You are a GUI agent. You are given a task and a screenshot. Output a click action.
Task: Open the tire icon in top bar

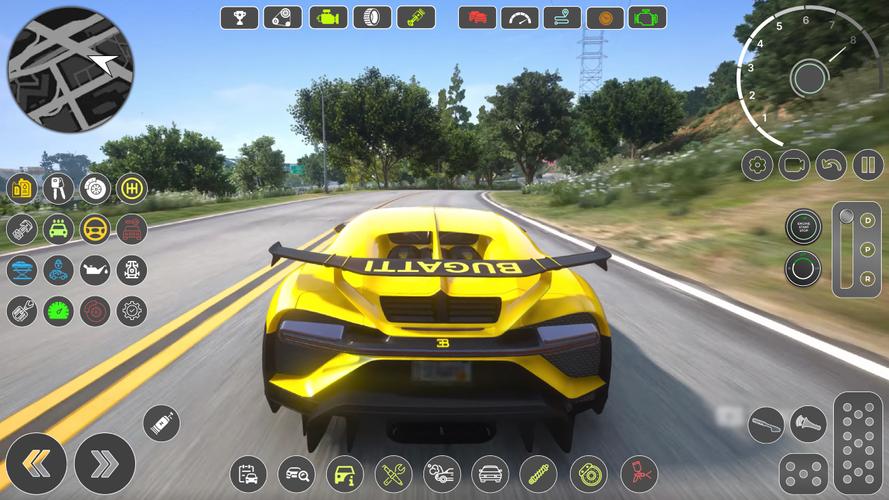(x=371, y=17)
